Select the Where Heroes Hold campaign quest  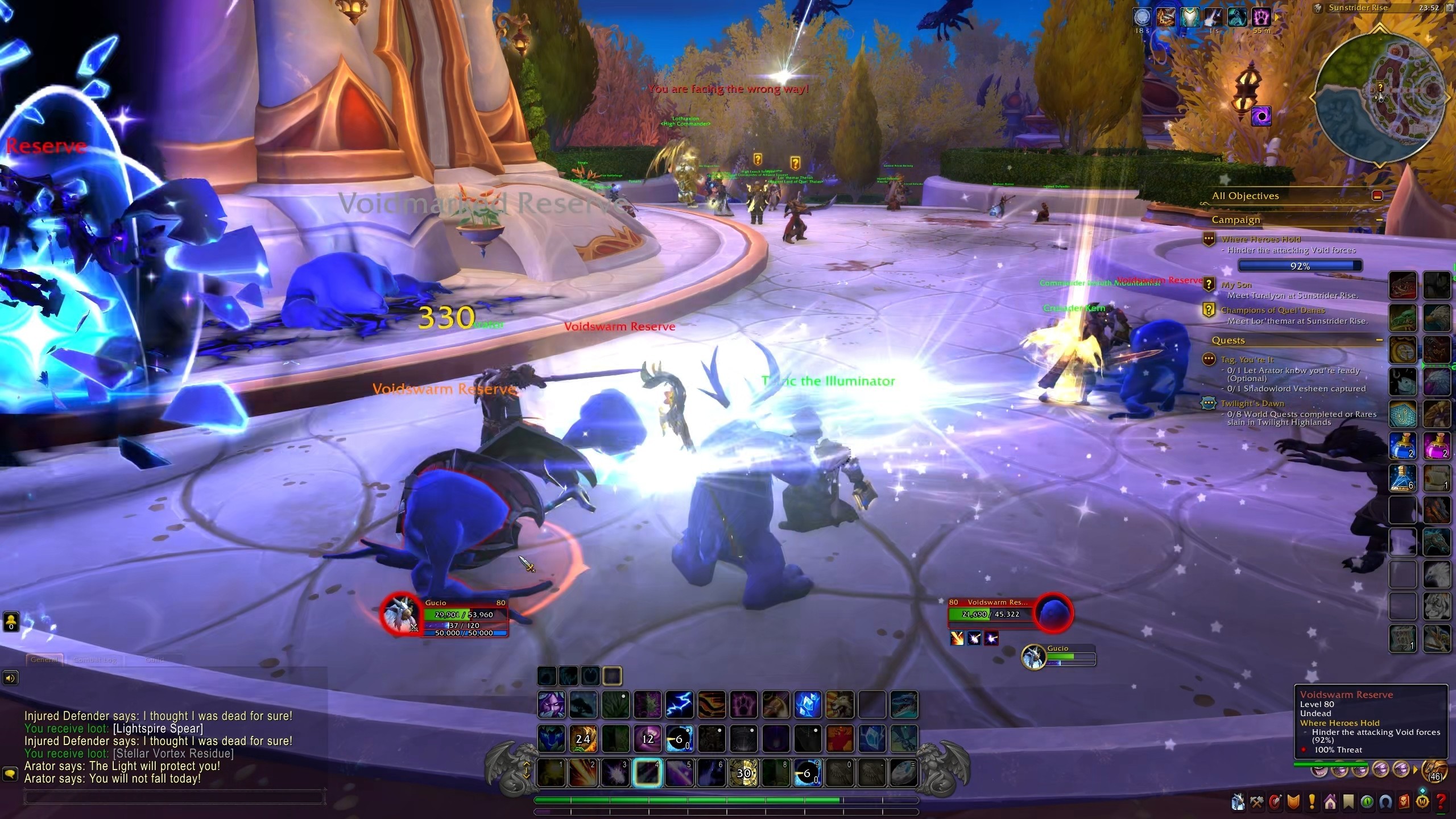click(1260, 239)
